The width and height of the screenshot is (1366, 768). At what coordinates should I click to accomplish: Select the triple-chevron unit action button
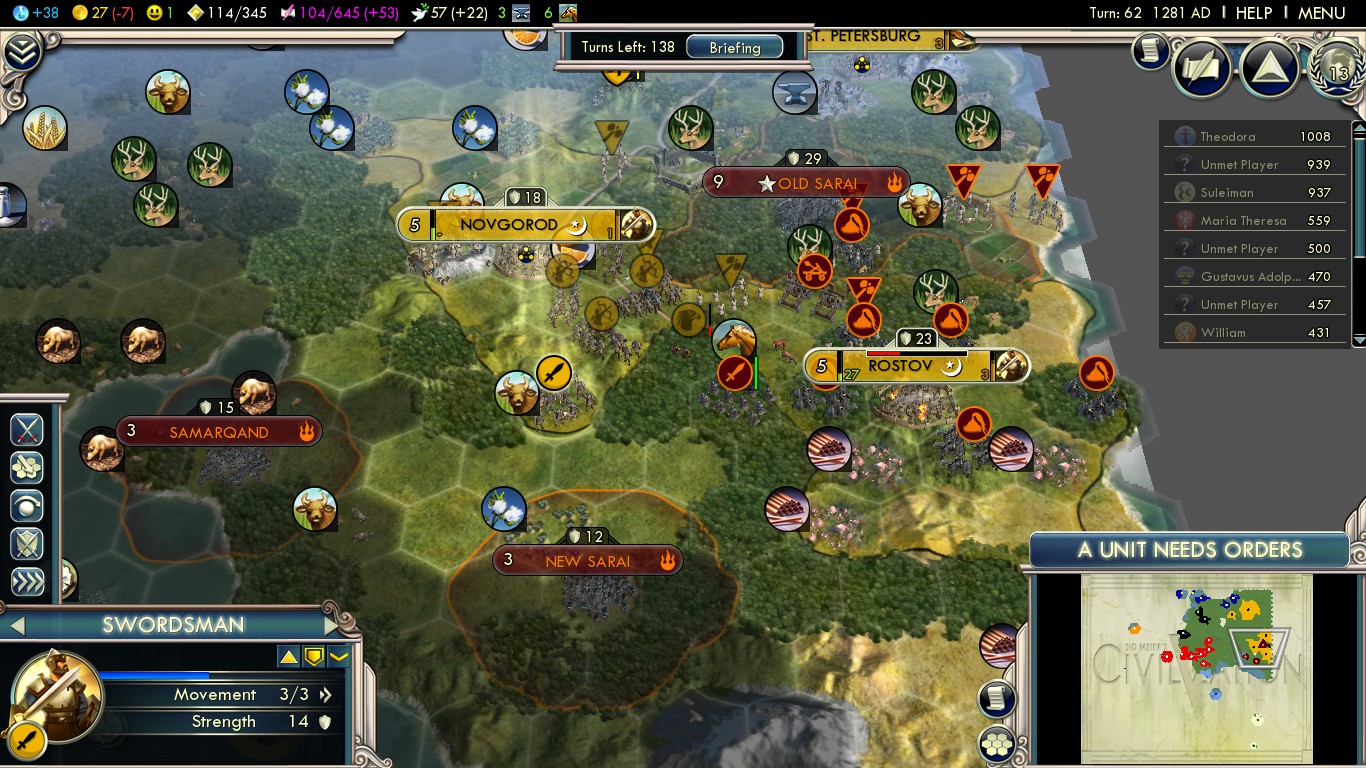(x=27, y=582)
